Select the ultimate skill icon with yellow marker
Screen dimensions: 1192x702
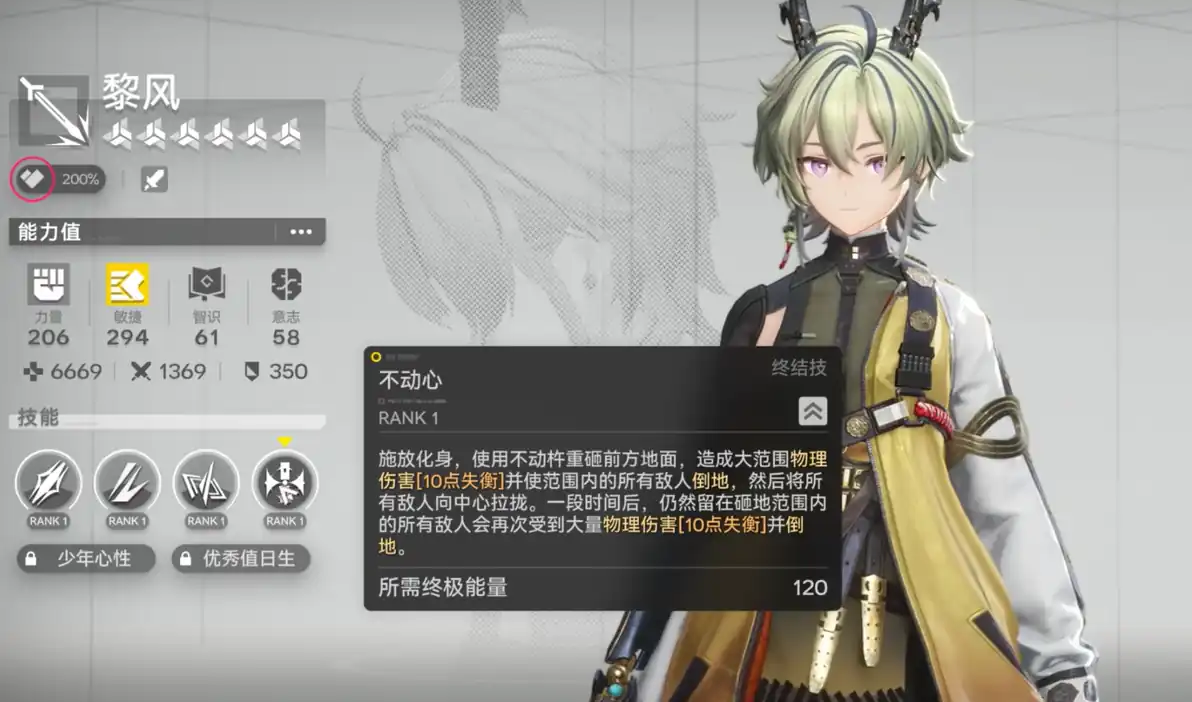[x=284, y=483]
